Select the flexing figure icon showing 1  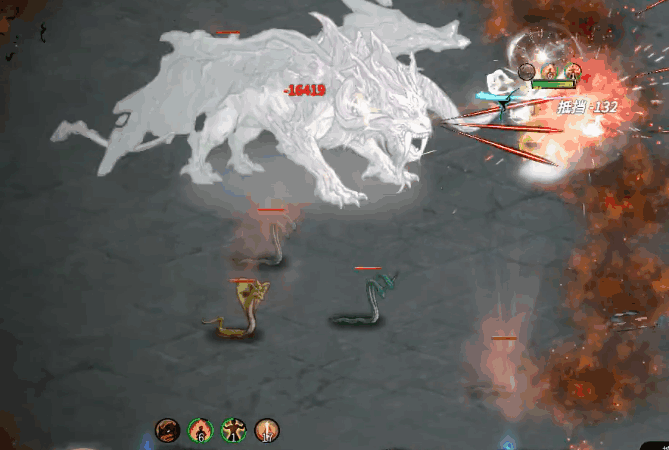[233, 431]
